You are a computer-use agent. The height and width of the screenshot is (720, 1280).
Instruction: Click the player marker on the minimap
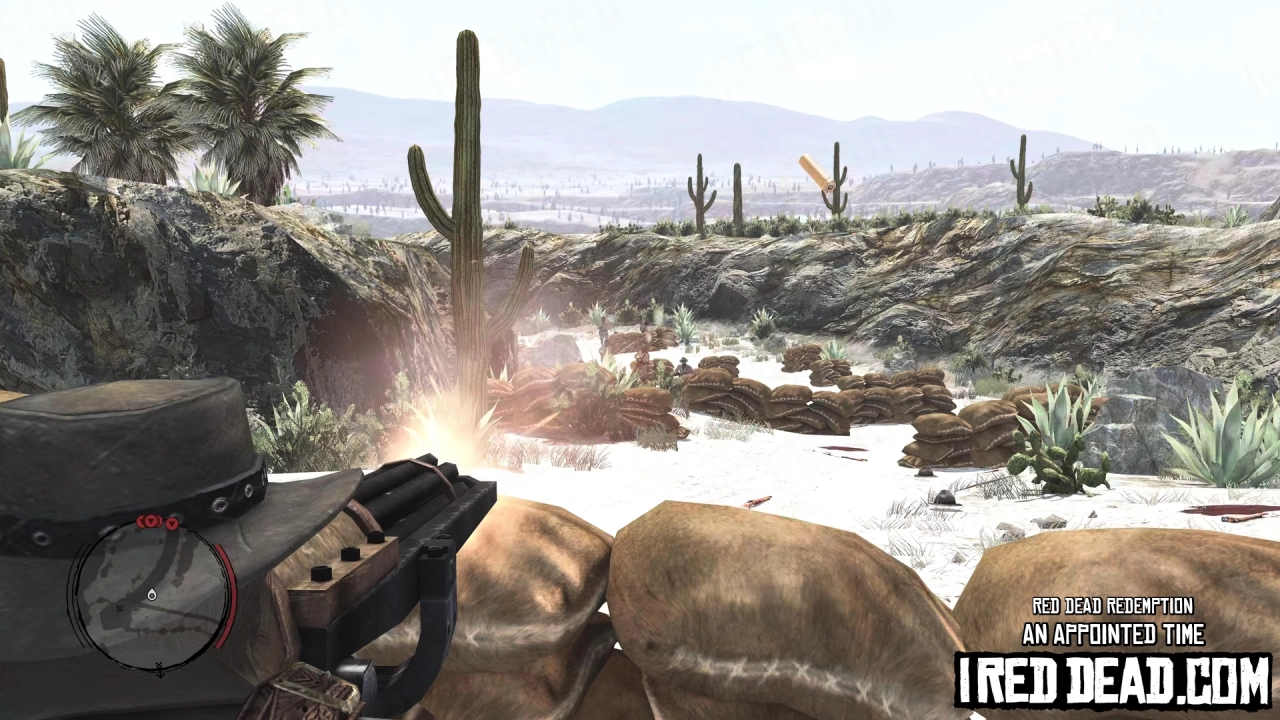pyautogui.click(x=151, y=596)
